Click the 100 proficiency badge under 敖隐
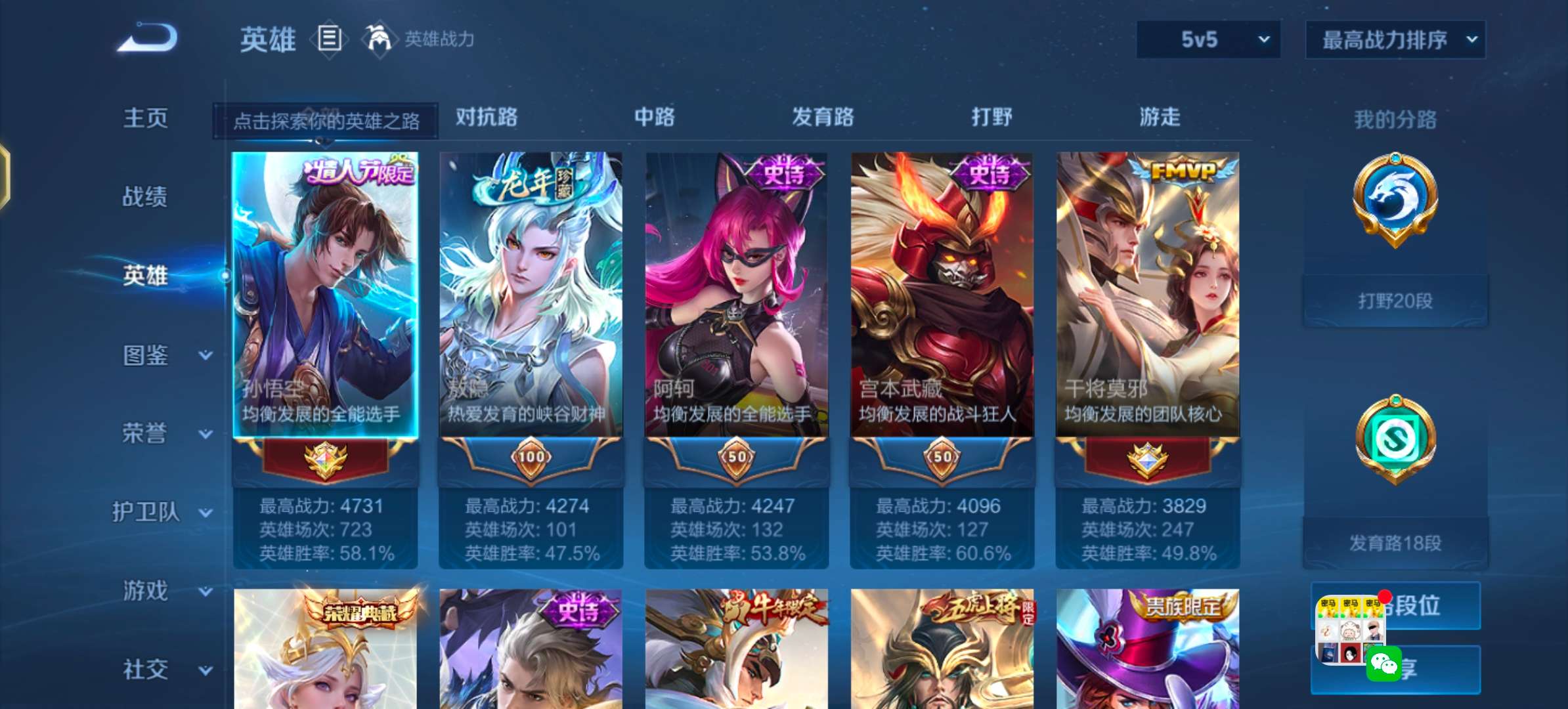Screen dimensions: 1568x709 (531, 460)
